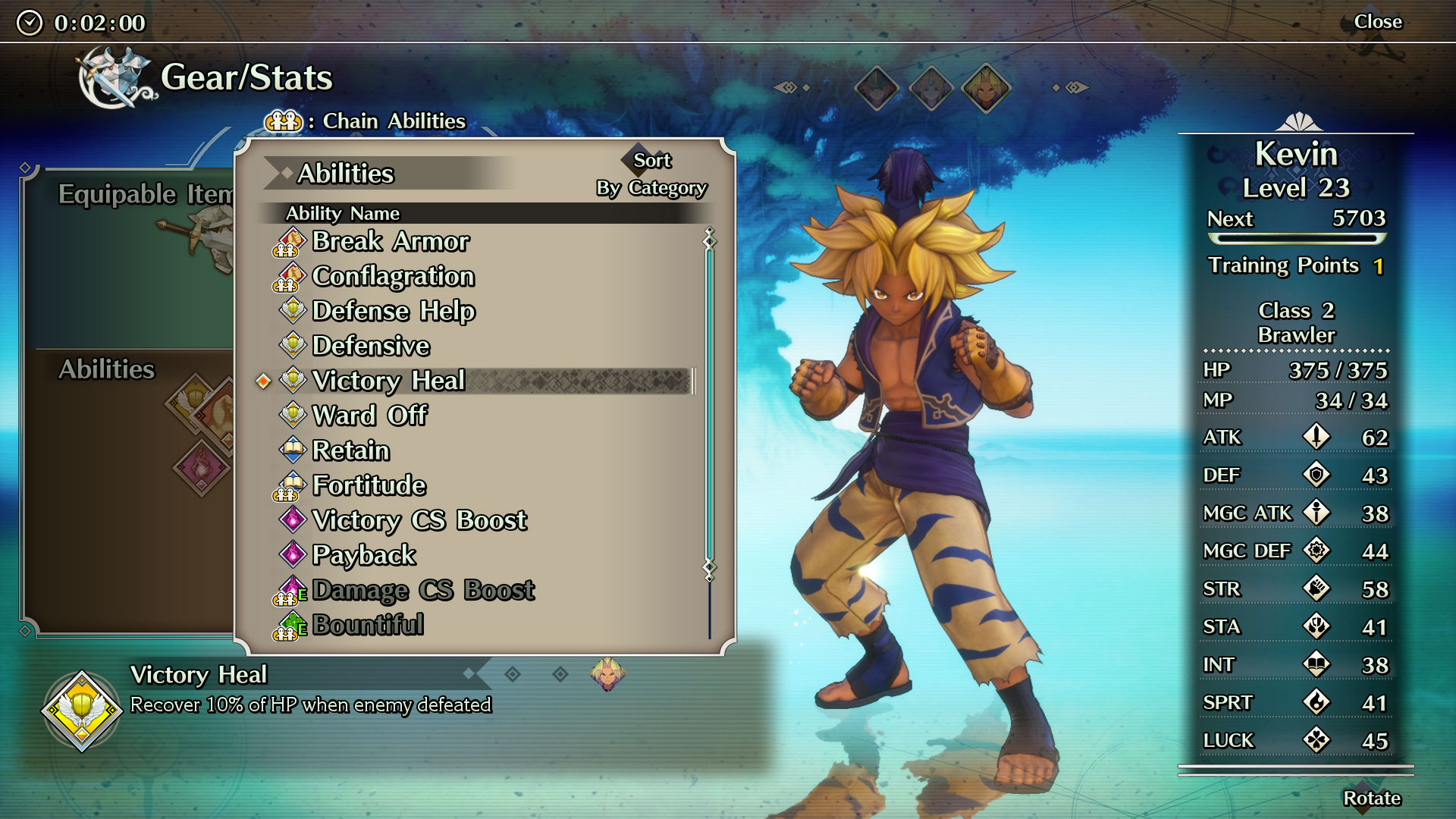Select the equipped Damage CS Boost ability
Viewport: 1456px width, 819px height.
pyautogui.click(x=423, y=590)
